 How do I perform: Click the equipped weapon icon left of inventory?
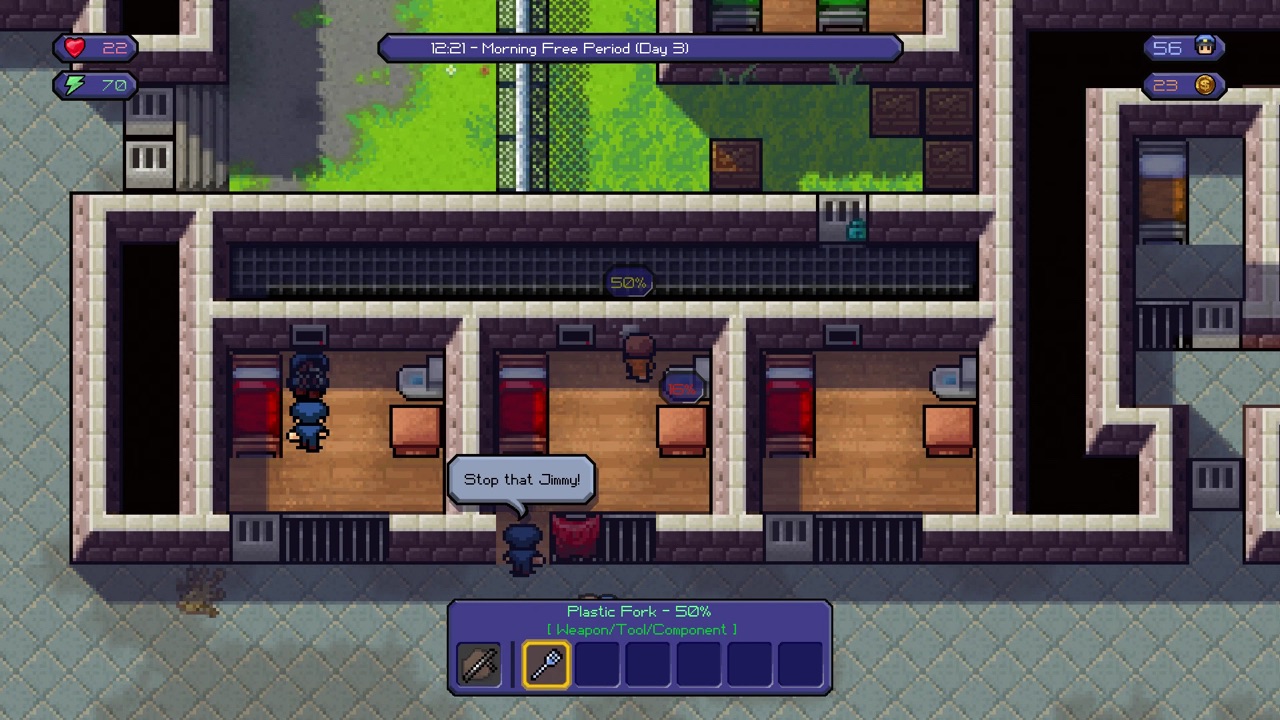(x=478, y=664)
